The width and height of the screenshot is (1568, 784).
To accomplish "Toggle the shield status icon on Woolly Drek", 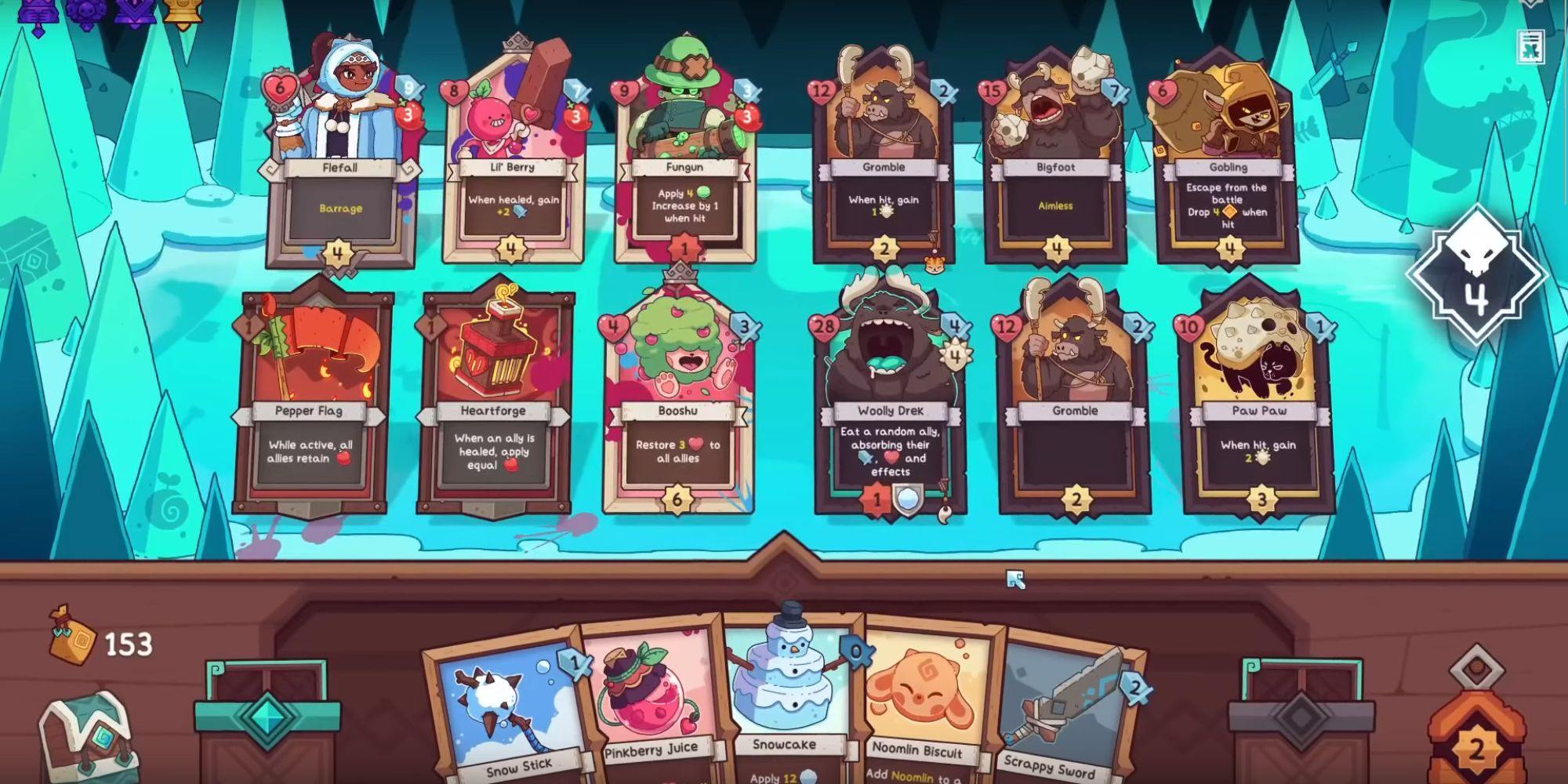I will click(x=909, y=502).
